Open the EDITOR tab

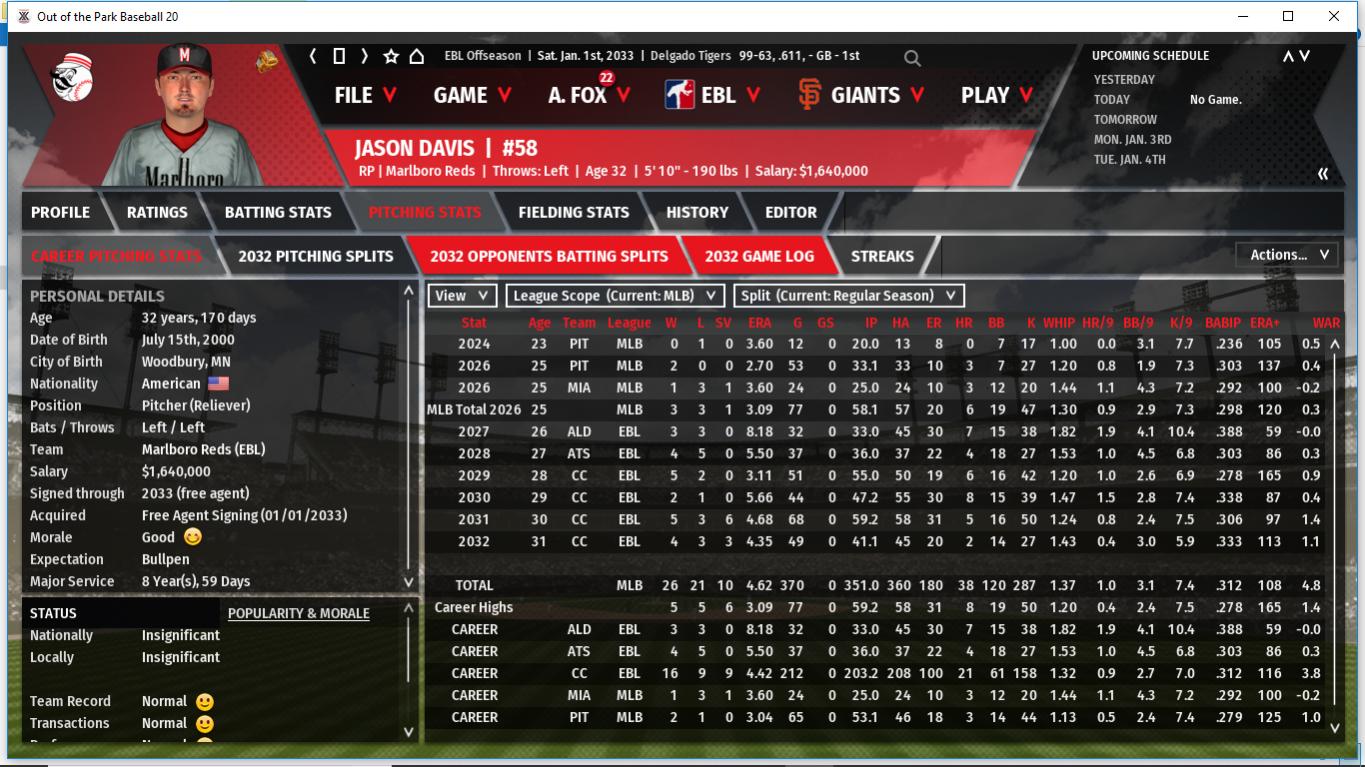[791, 212]
